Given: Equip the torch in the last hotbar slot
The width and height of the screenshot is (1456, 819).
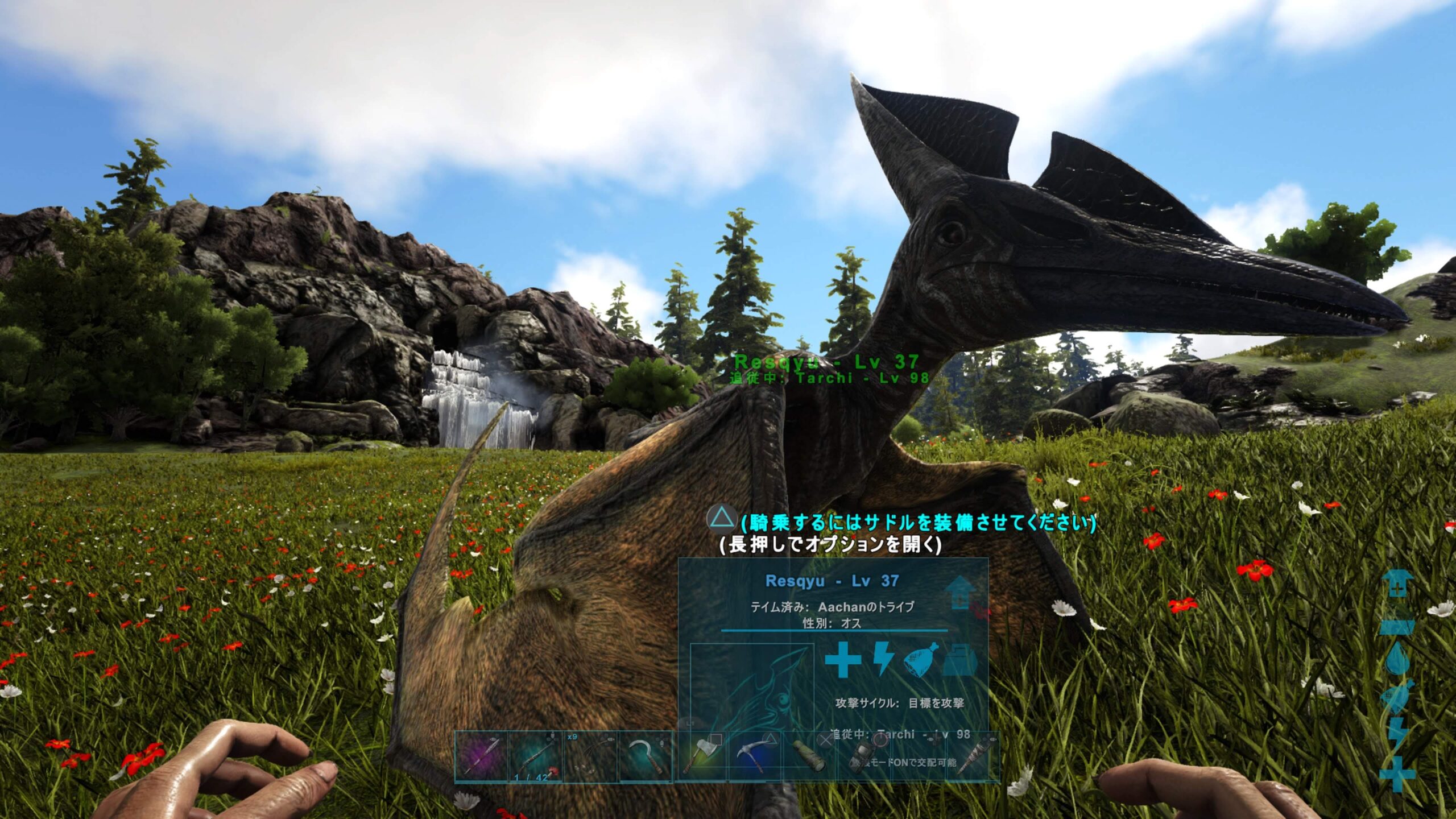Looking at the screenshot, I should [974, 757].
